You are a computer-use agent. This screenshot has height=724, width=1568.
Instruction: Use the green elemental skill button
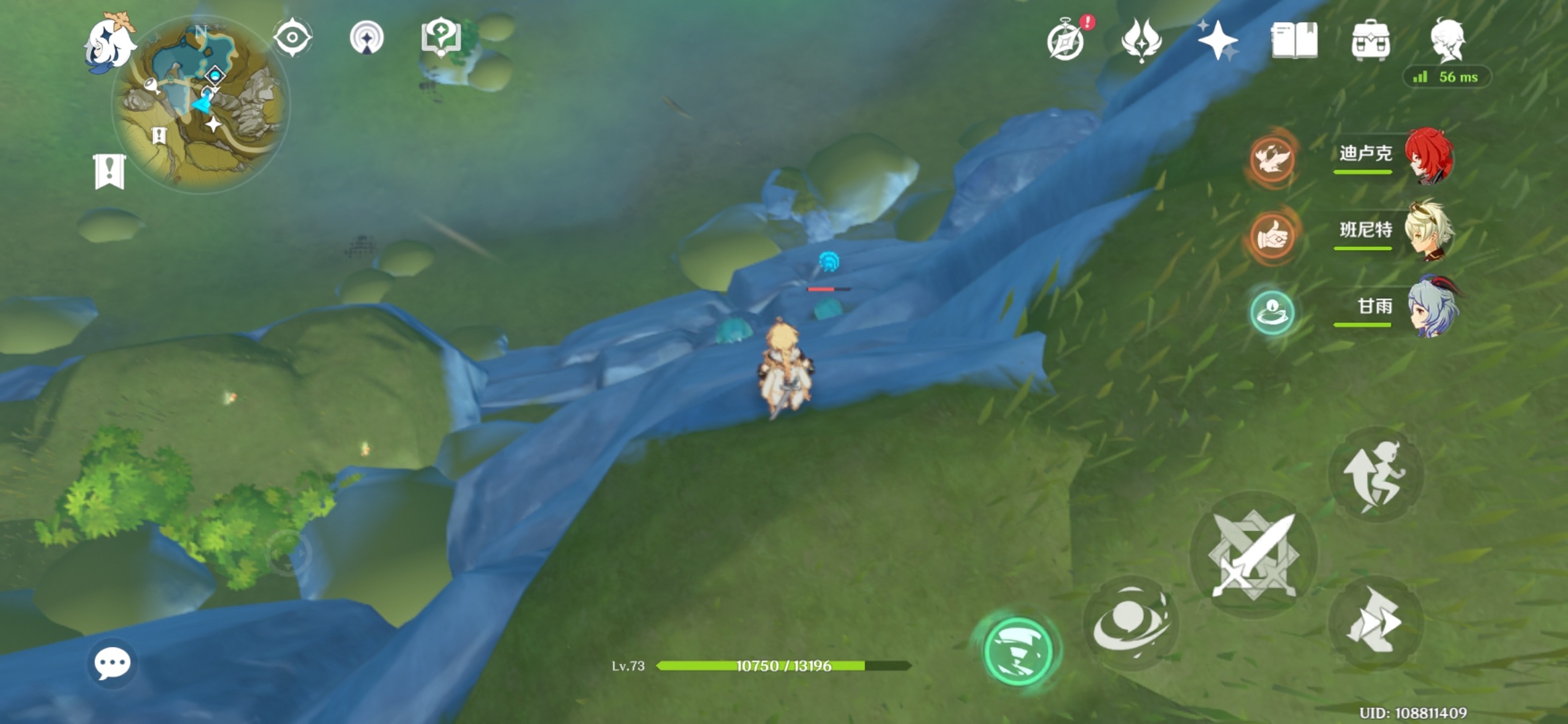pos(1017,651)
